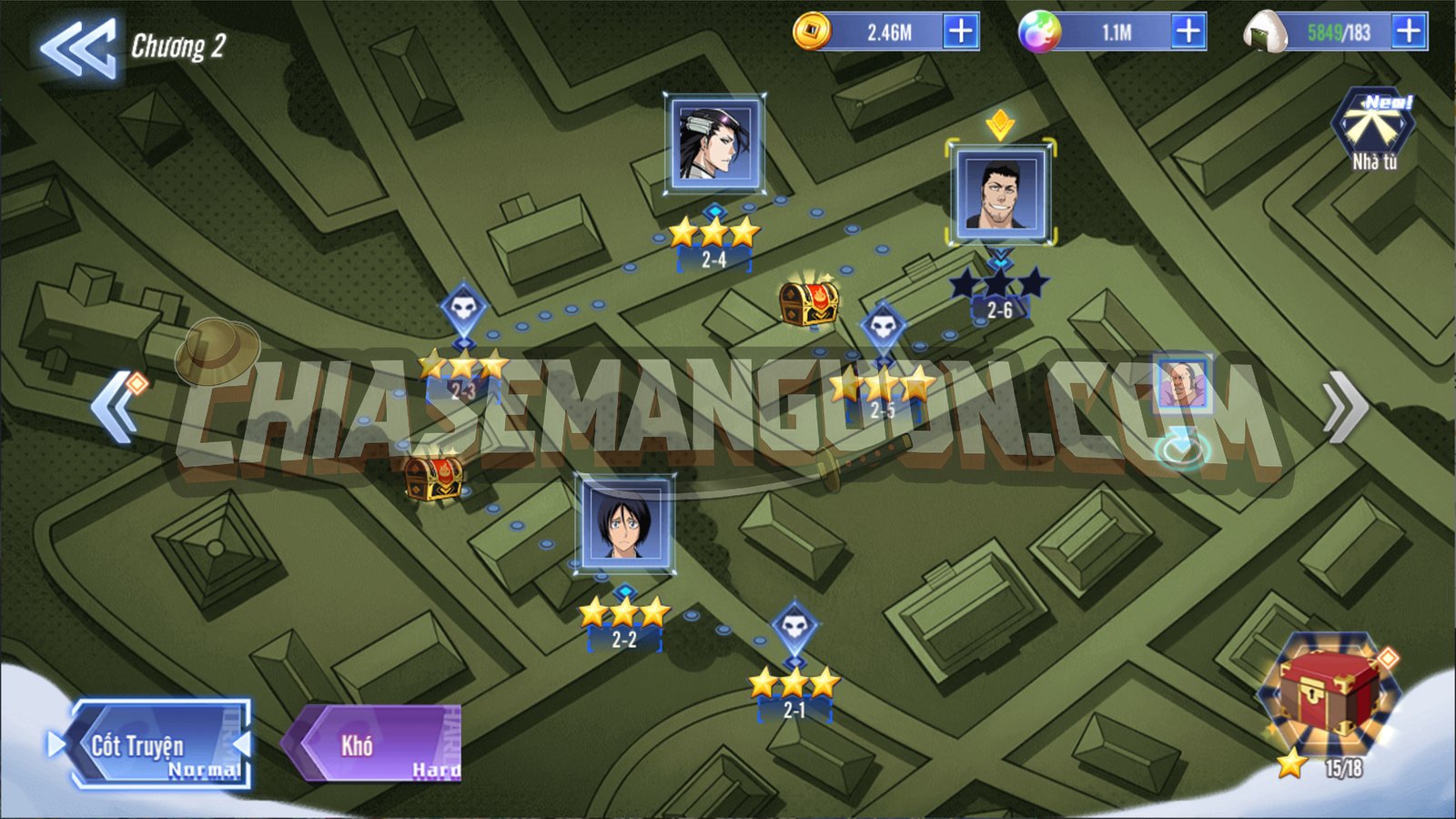
Task: Select the stage 2-3 skull marker
Action: click(x=463, y=309)
